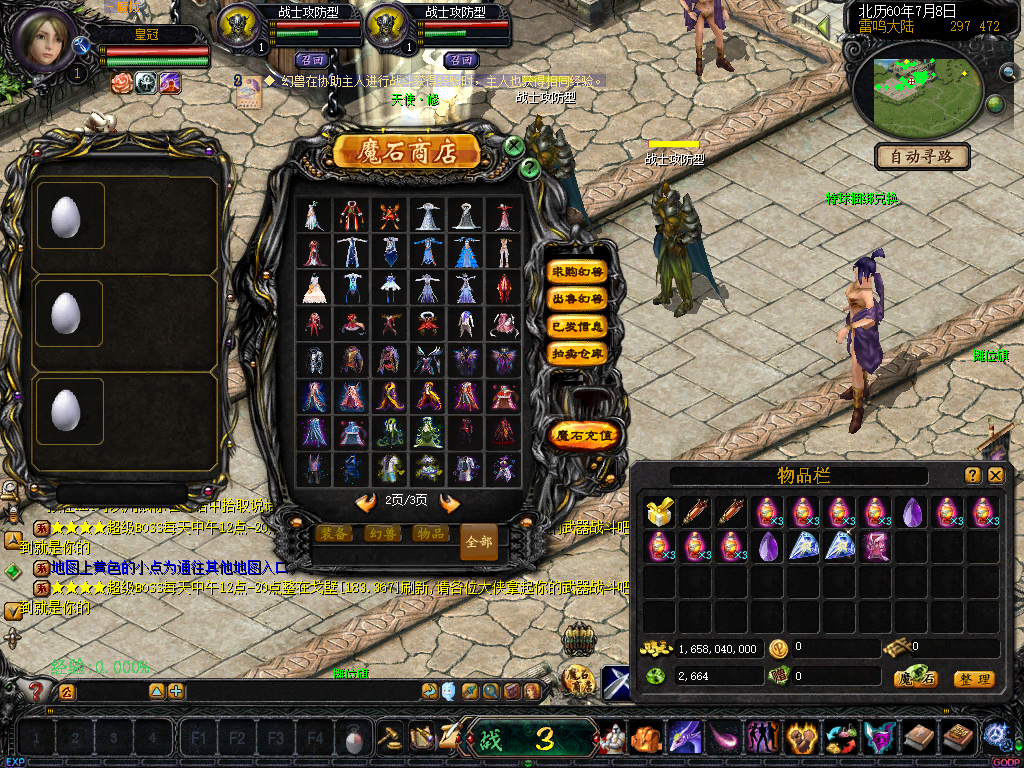Click the 自动寻路 auto-path button
The width and height of the screenshot is (1024, 768).
[x=922, y=157]
